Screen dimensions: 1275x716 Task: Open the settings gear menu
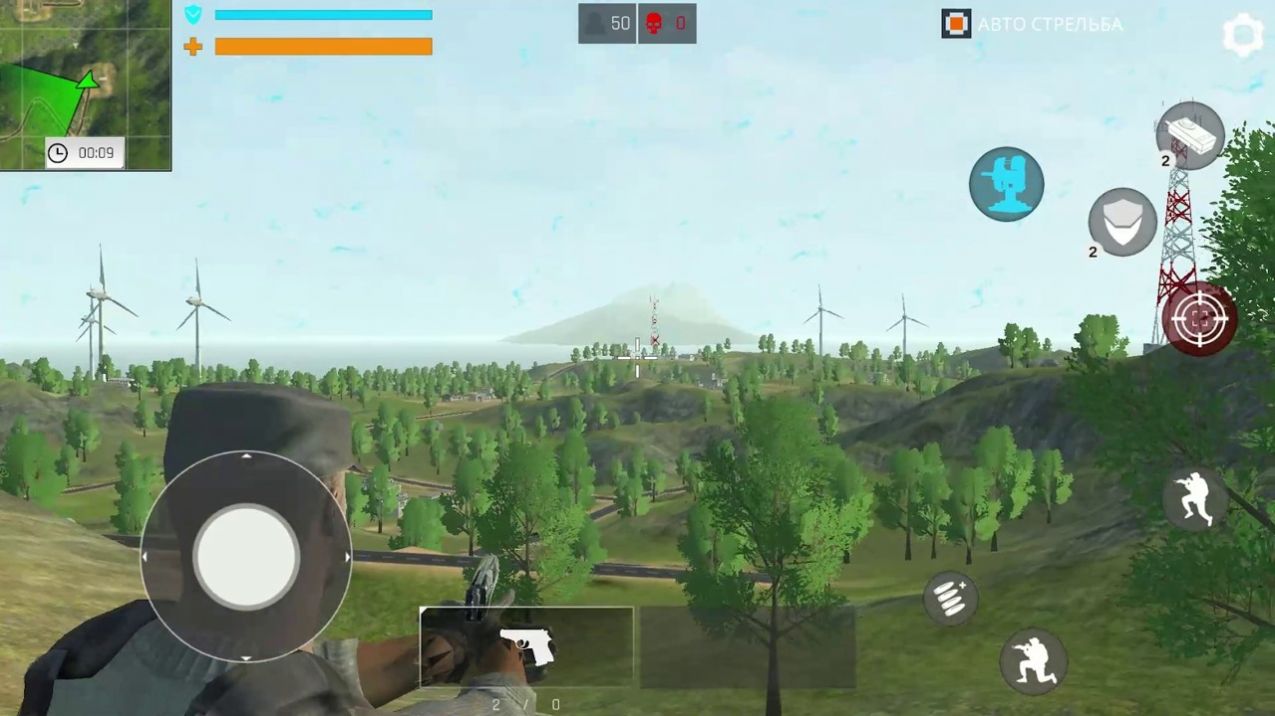click(x=1242, y=35)
